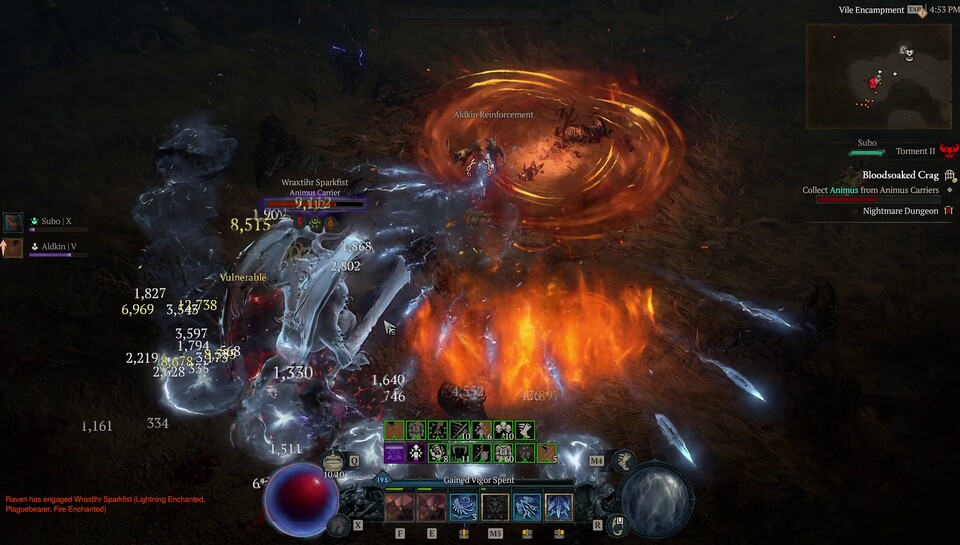
Task: Activate the boot evade icon
Action: (x=624, y=461)
